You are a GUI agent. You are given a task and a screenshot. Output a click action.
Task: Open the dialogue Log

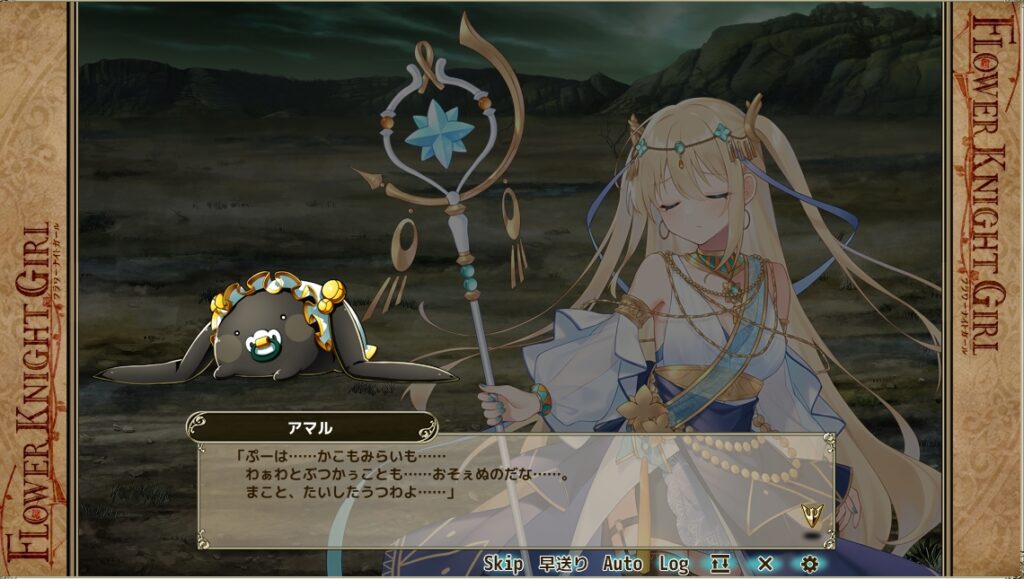(x=674, y=564)
